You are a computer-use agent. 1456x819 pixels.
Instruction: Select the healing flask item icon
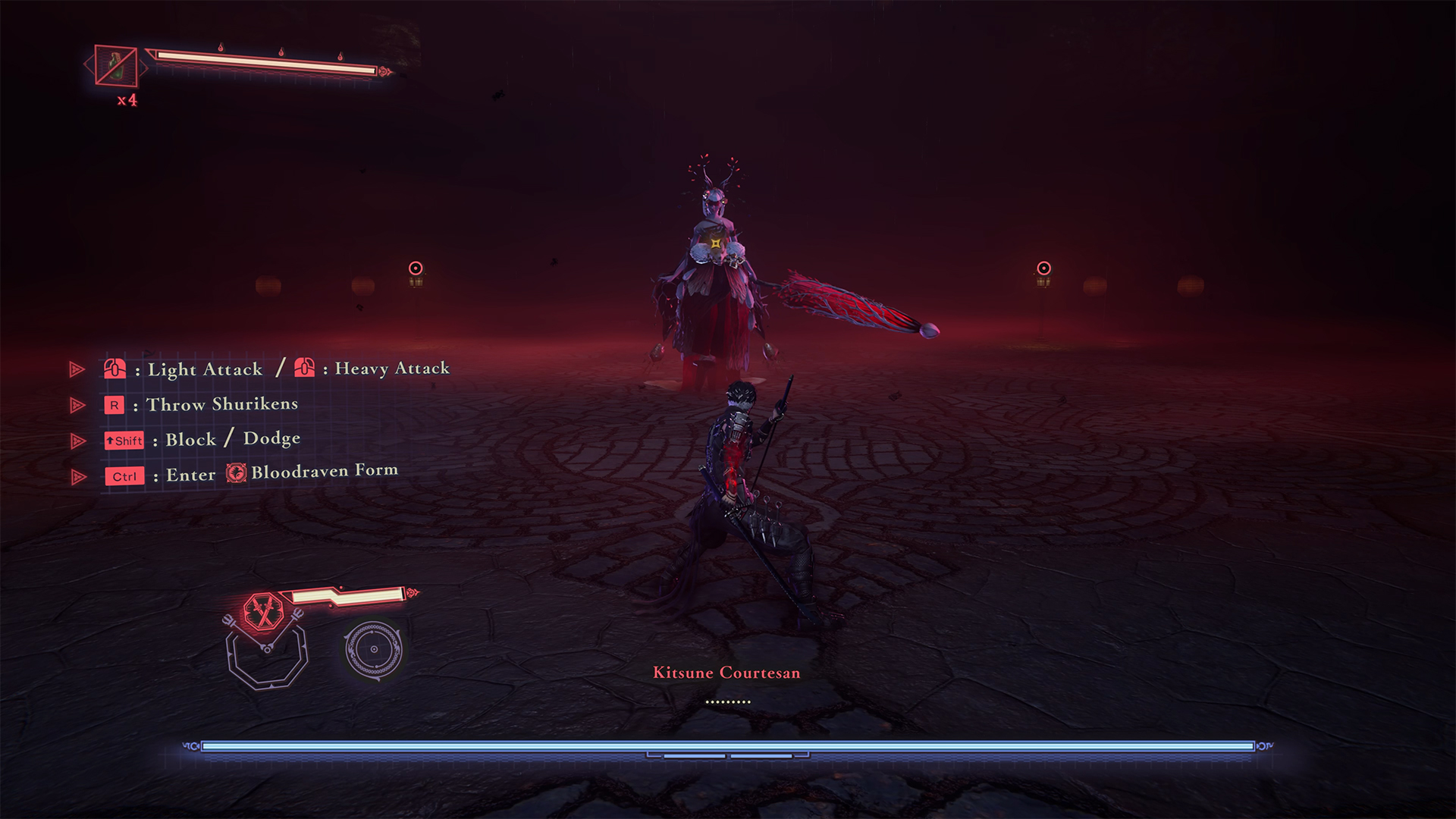[116, 66]
